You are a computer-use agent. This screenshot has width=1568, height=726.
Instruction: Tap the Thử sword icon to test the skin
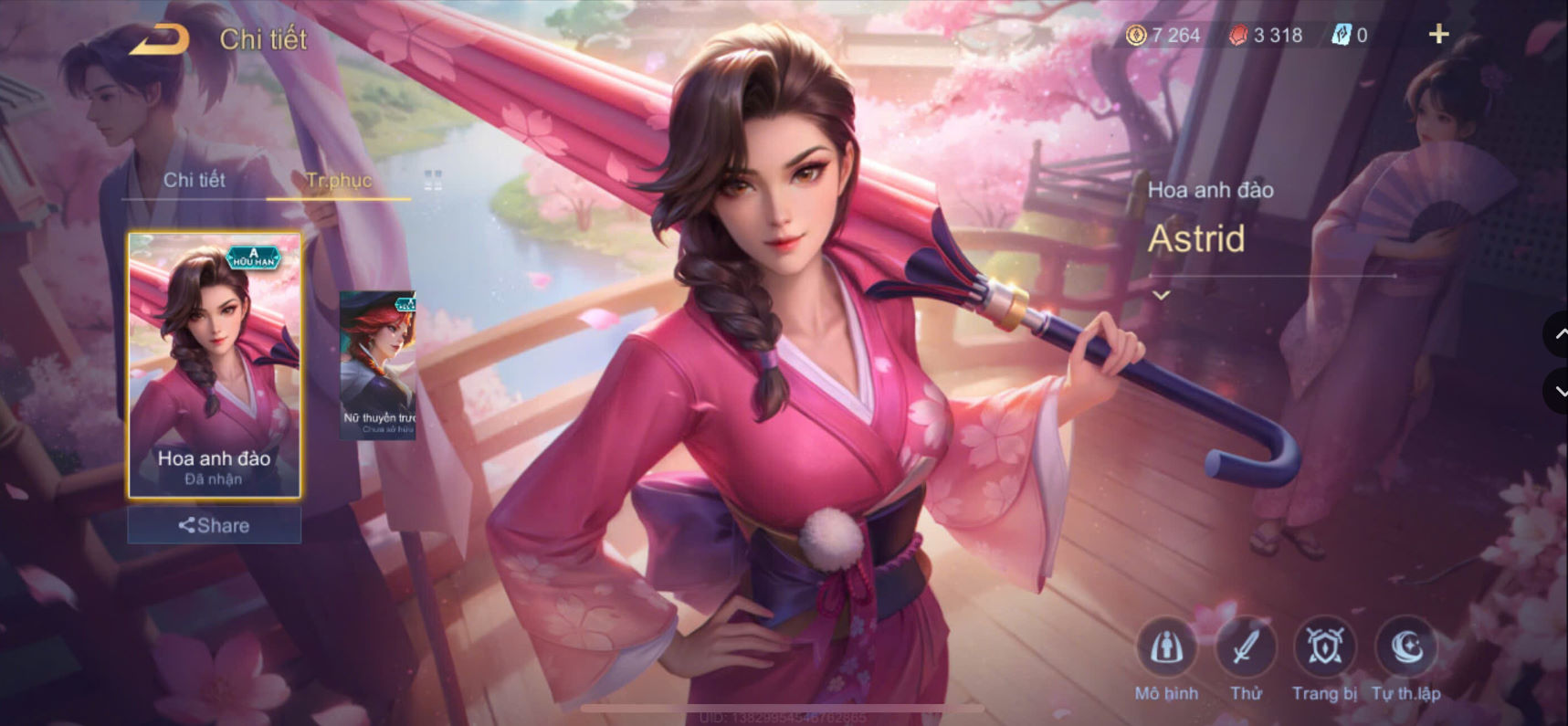(x=1246, y=650)
